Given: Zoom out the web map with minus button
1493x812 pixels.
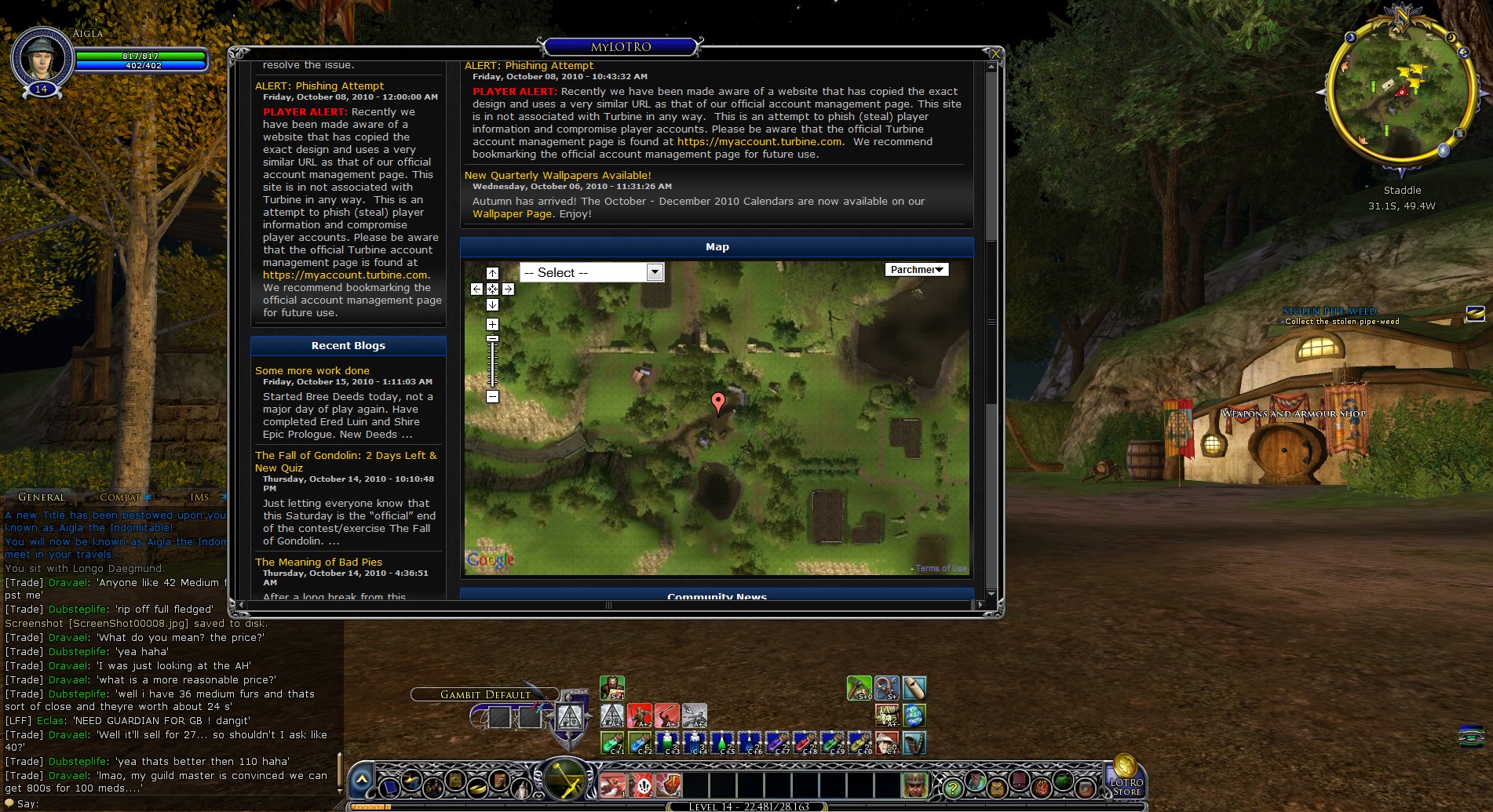Looking at the screenshot, I should point(492,397).
